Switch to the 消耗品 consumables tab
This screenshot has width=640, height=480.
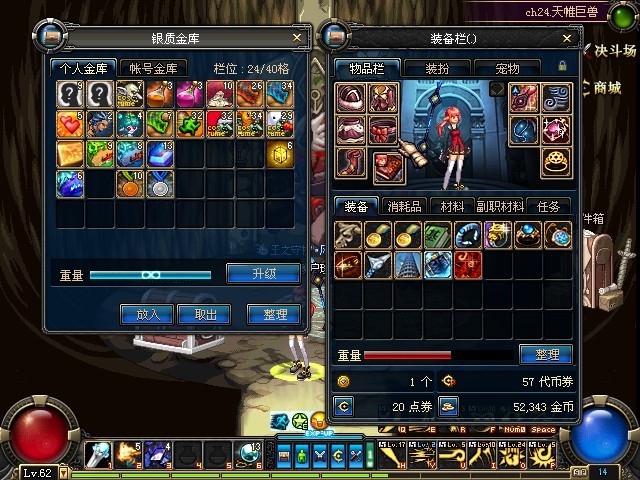[x=405, y=206]
